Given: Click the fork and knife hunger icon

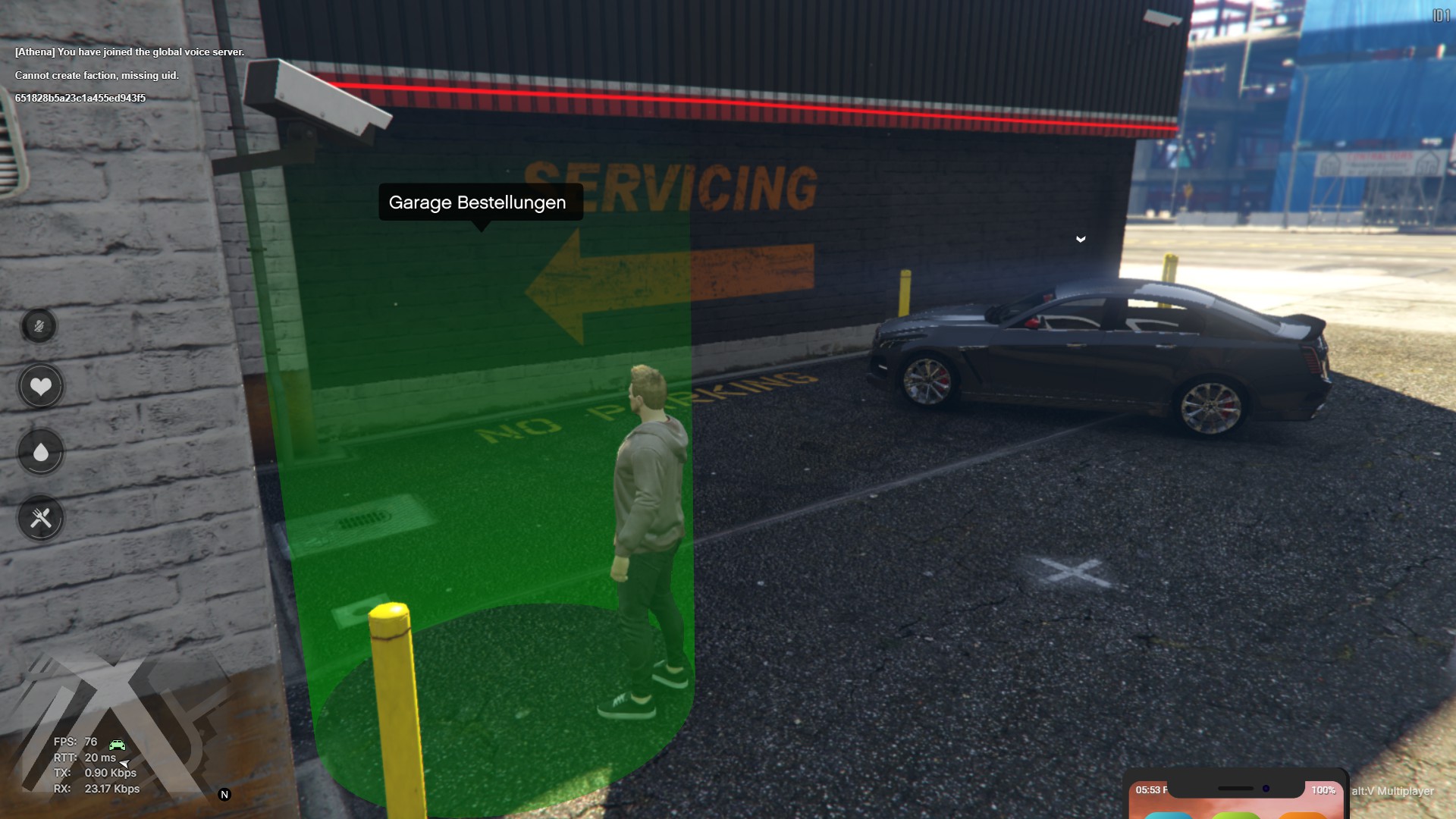Looking at the screenshot, I should point(41,519).
